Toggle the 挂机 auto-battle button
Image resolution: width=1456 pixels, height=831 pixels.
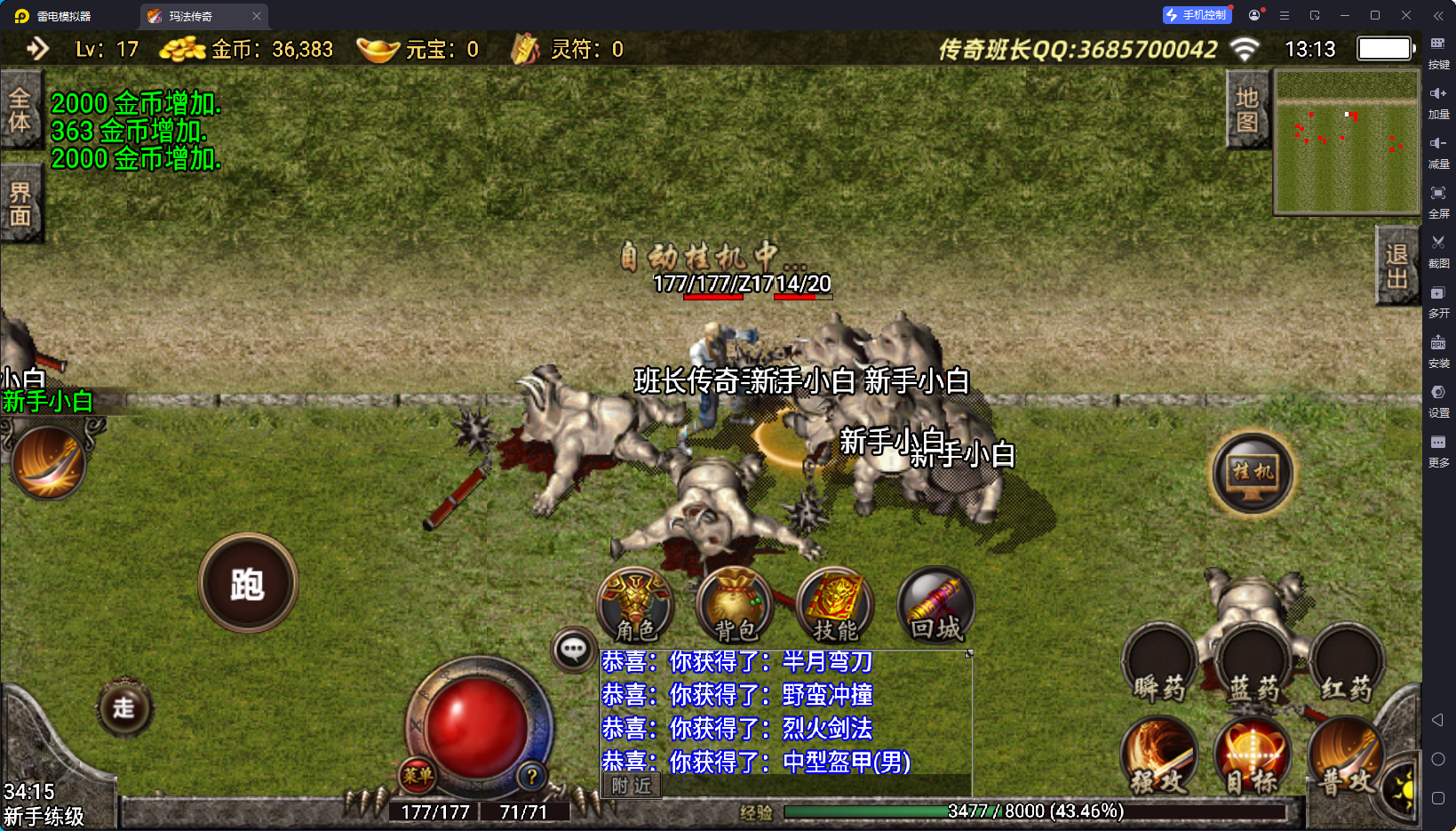pyautogui.click(x=1253, y=473)
